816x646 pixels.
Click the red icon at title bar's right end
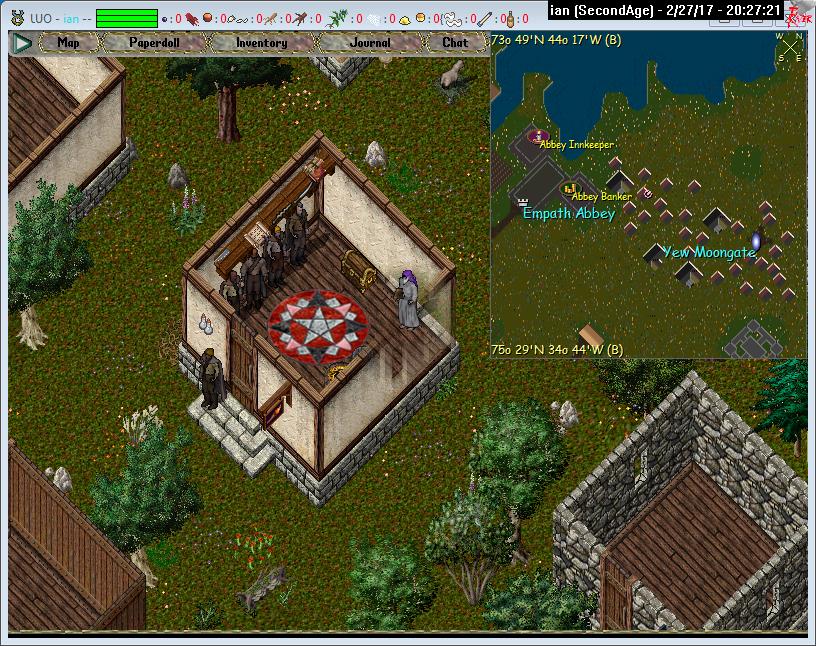click(x=799, y=15)
